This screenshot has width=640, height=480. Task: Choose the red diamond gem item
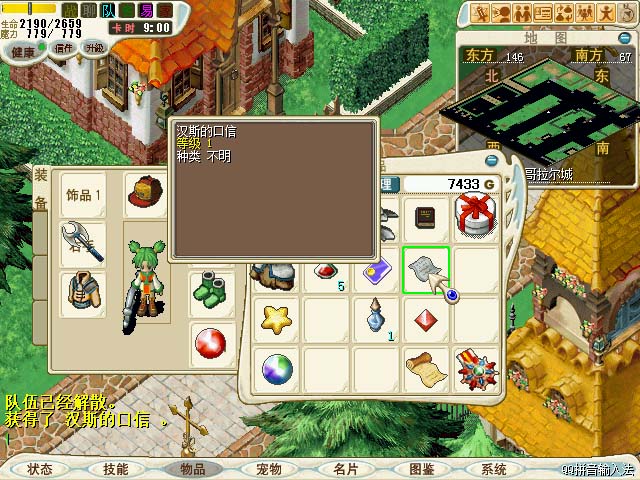tap(425, 319)
